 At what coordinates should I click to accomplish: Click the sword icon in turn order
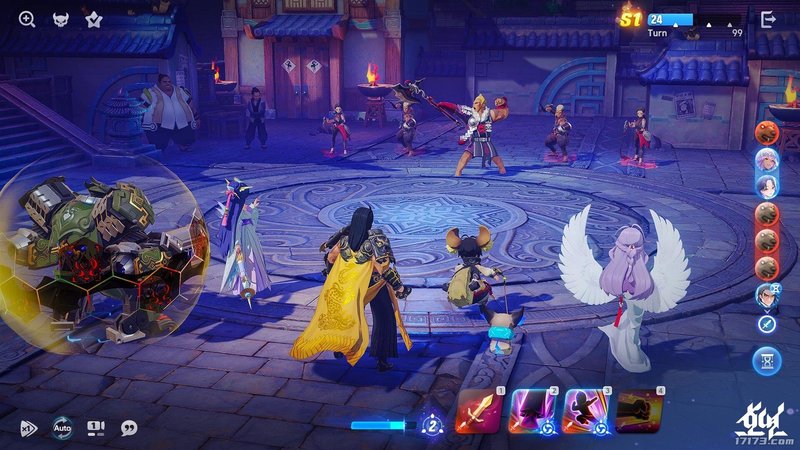768,324
